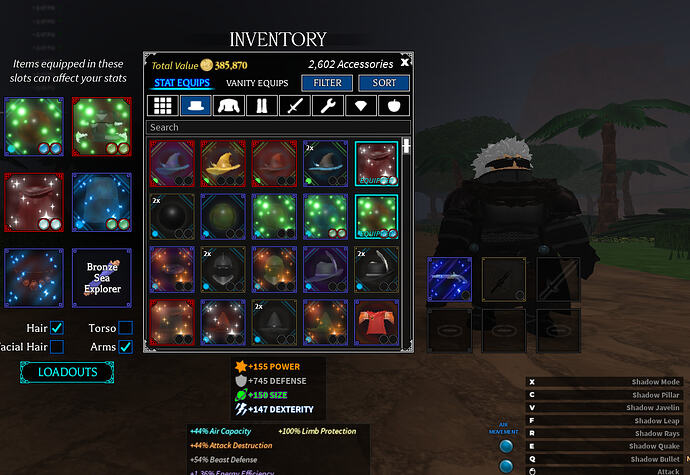Image resolution: width=690 pixels, height=475 pixels.
Task: Select the Bronze Sea Explorer equipped slot
Action: click(x=102, y=277)
